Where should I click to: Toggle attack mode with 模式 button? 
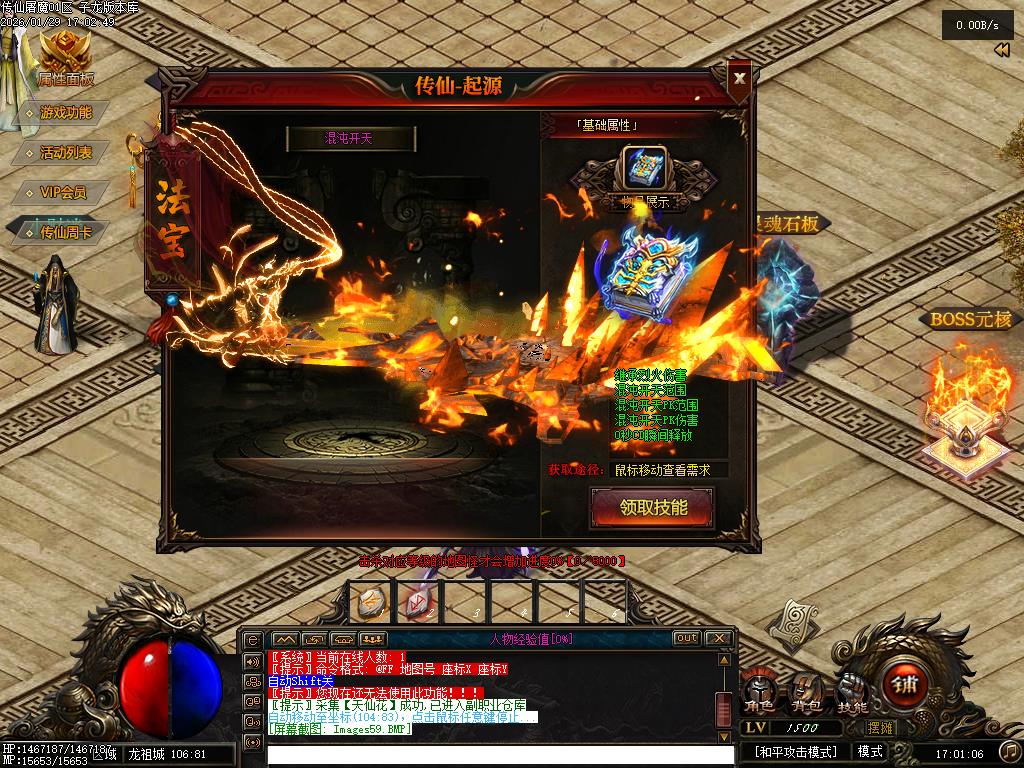point(870,751)
